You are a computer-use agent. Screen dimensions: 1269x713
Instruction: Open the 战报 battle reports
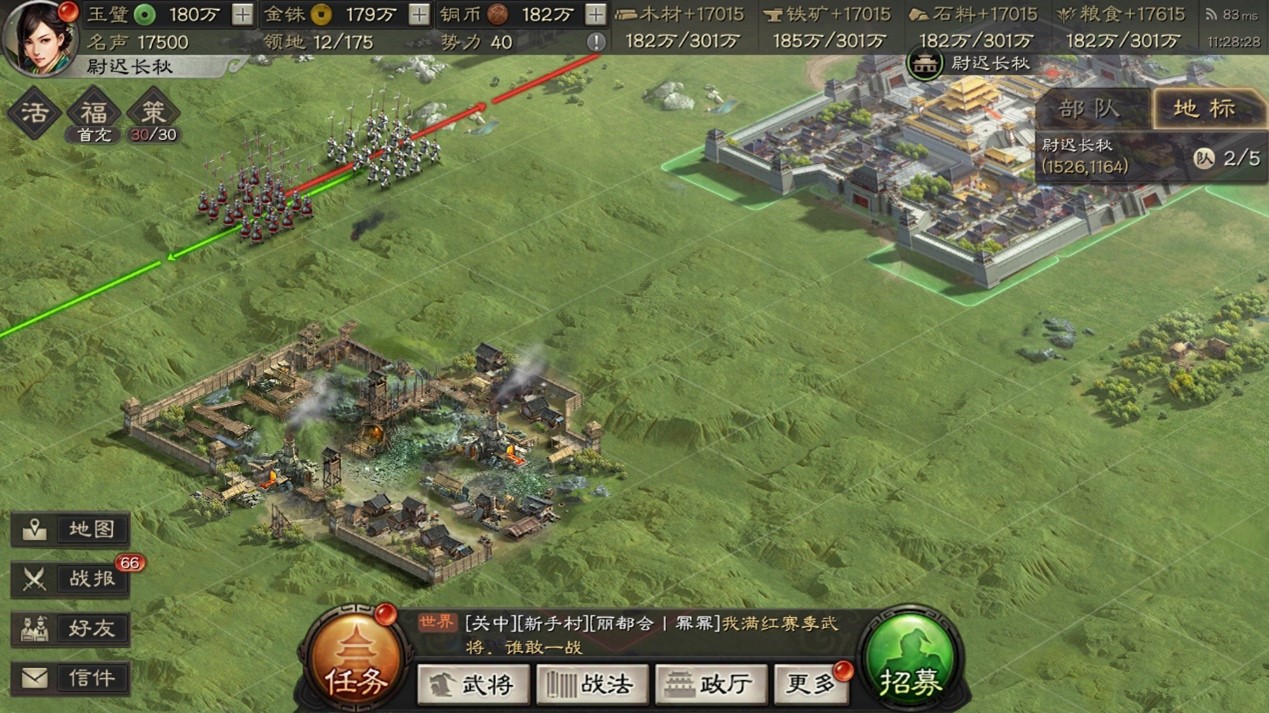click(71, 579)
